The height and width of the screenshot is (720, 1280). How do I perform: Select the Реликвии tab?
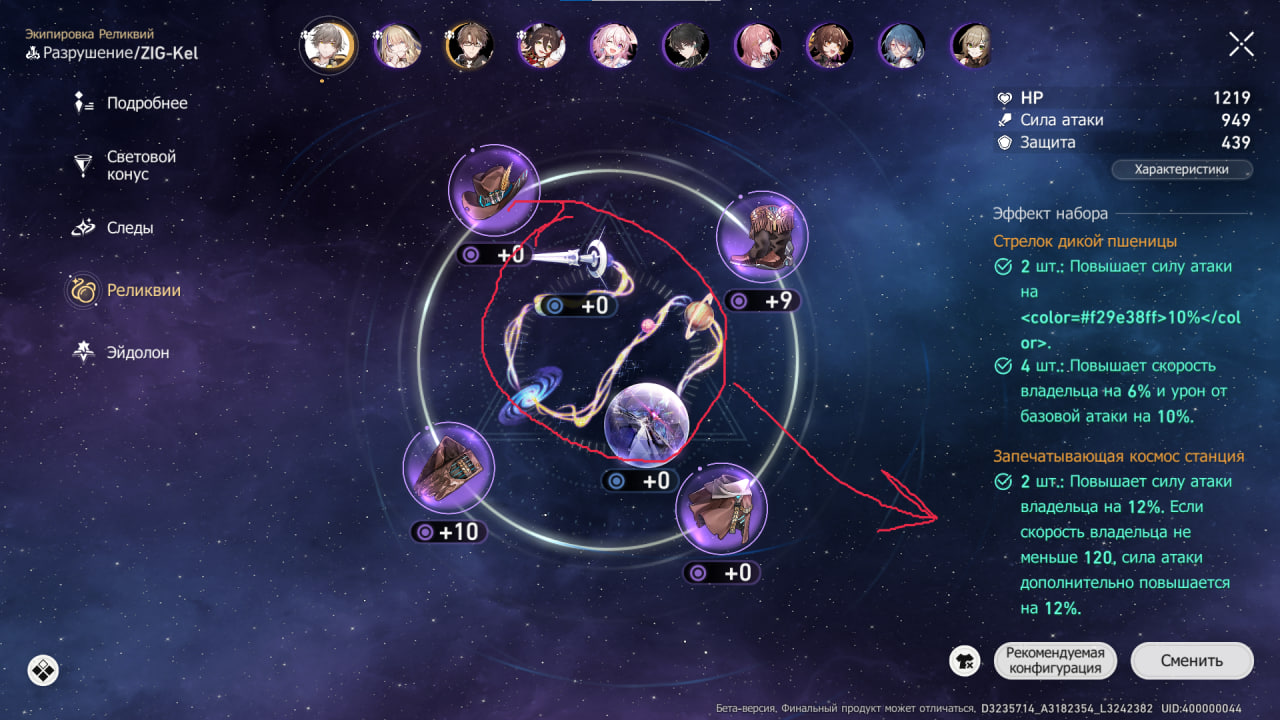click(x=143, y=291)
